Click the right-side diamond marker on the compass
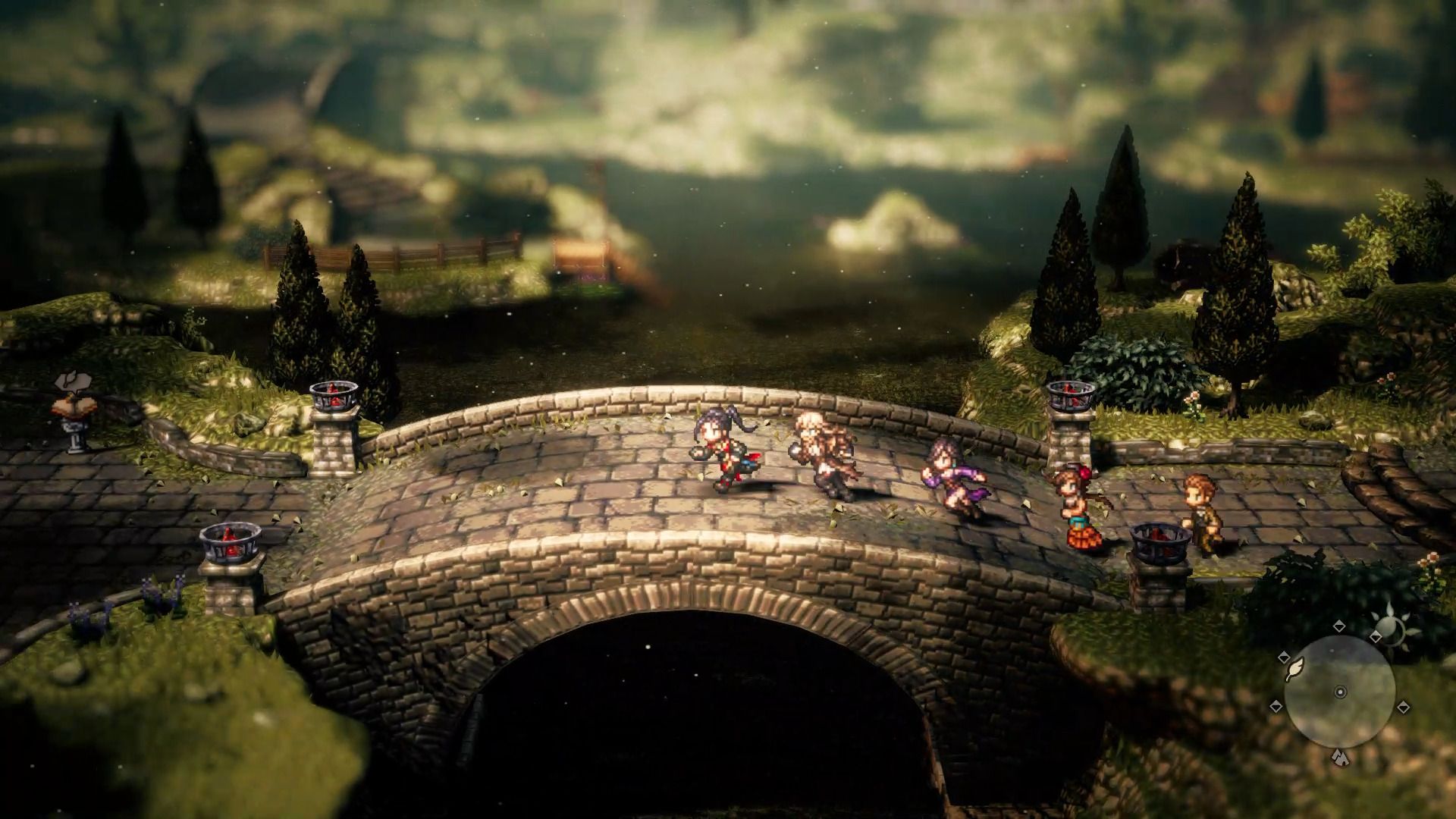 [x=1404, y=705]
